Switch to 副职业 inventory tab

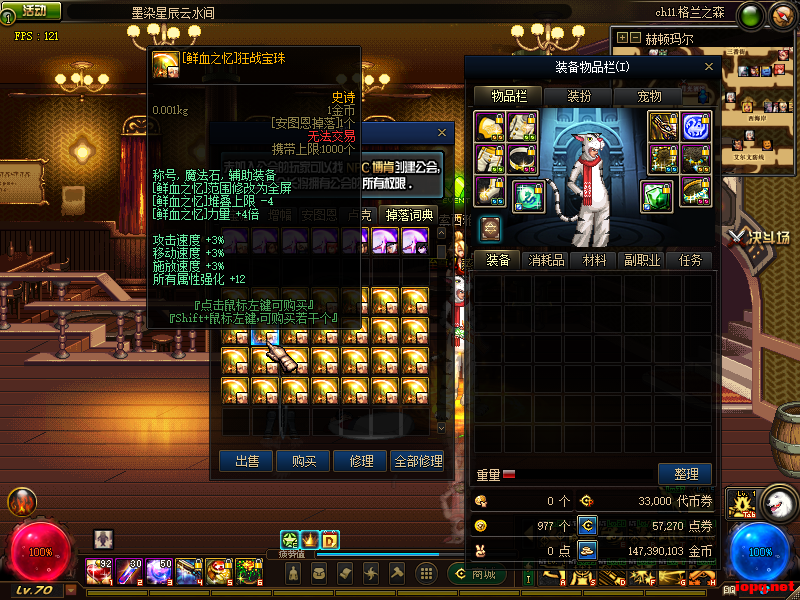pos(643,260)
